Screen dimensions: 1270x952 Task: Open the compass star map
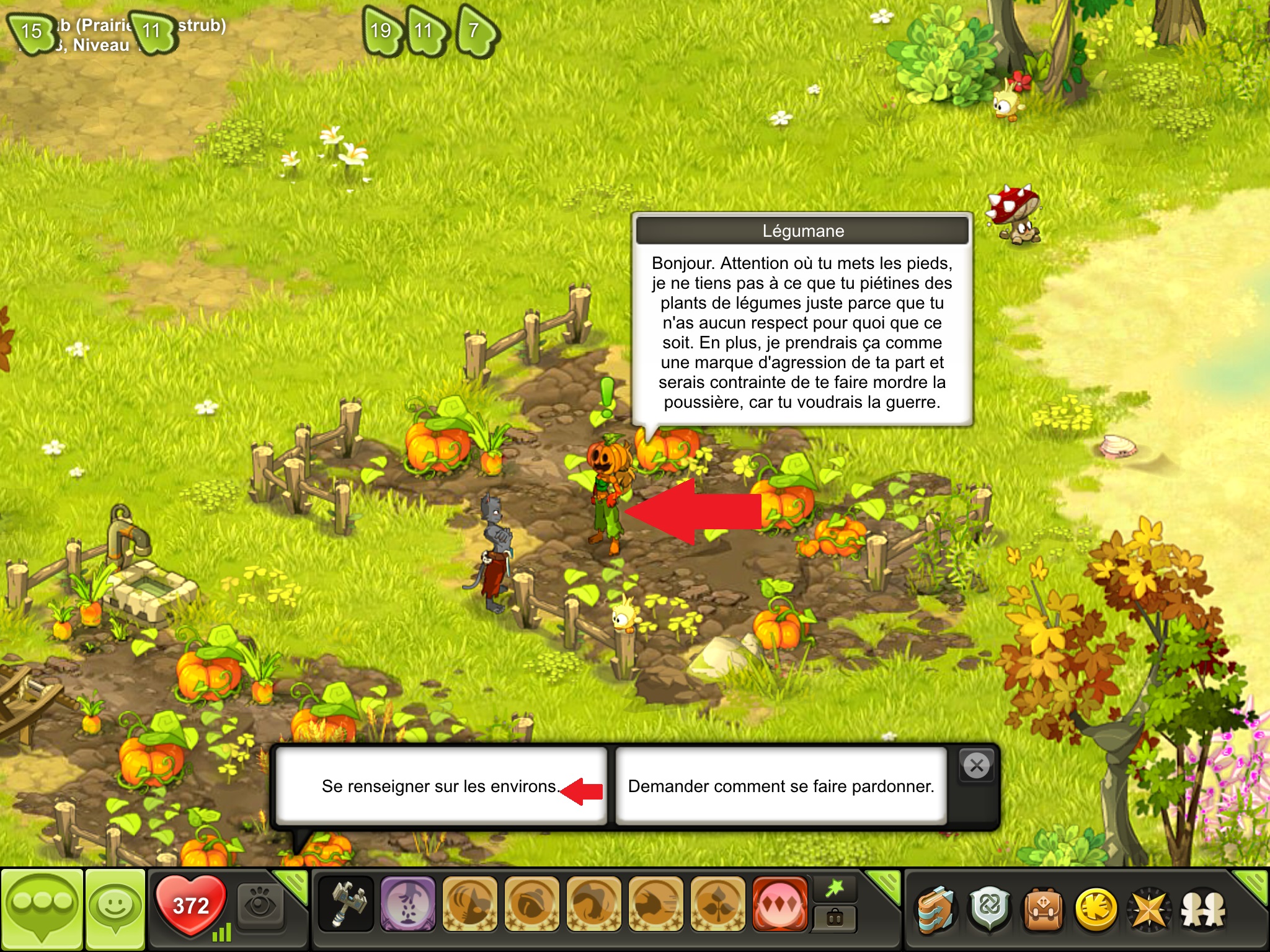click(1149, 910)
